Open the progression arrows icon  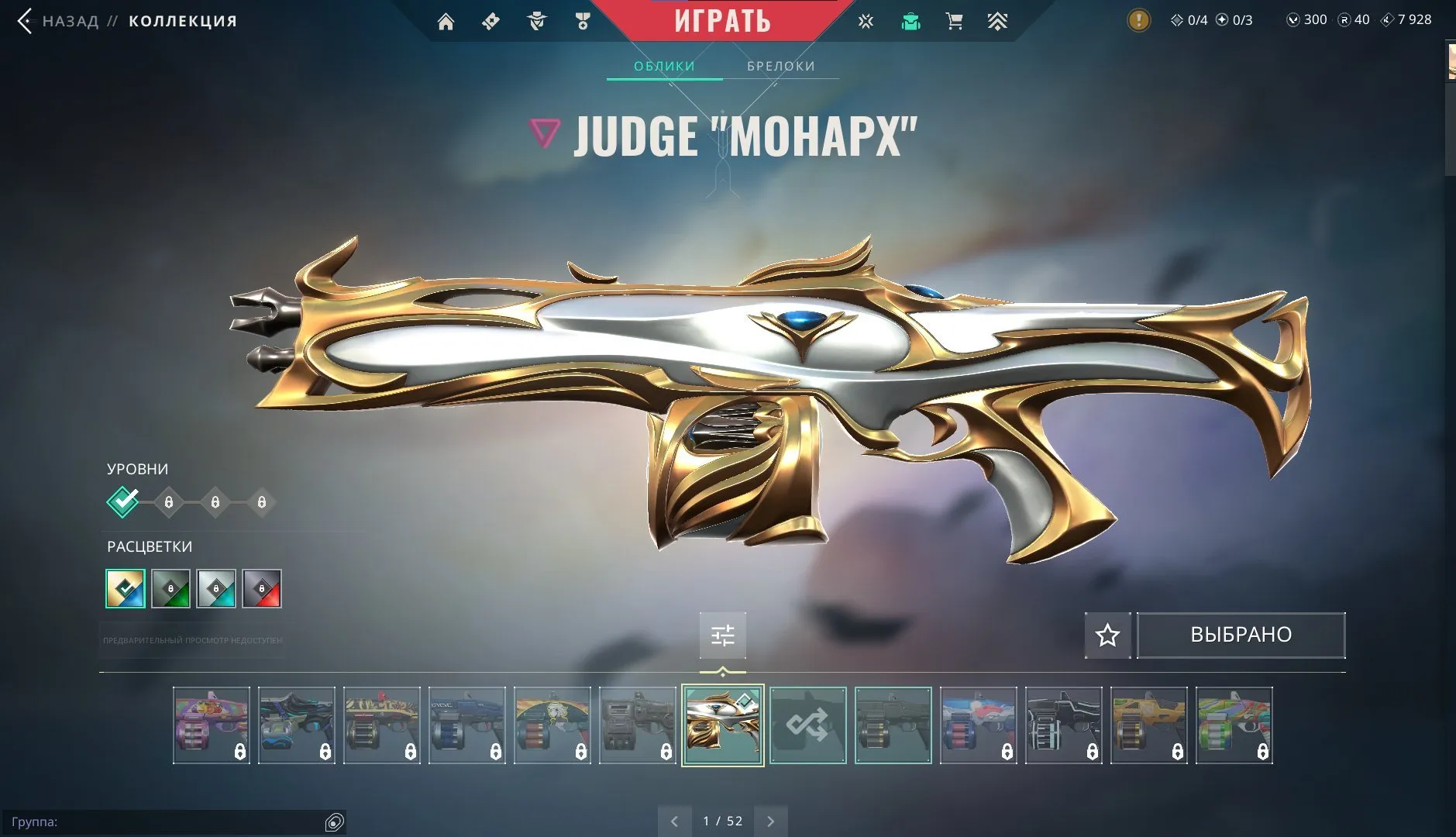coord(998,21)
